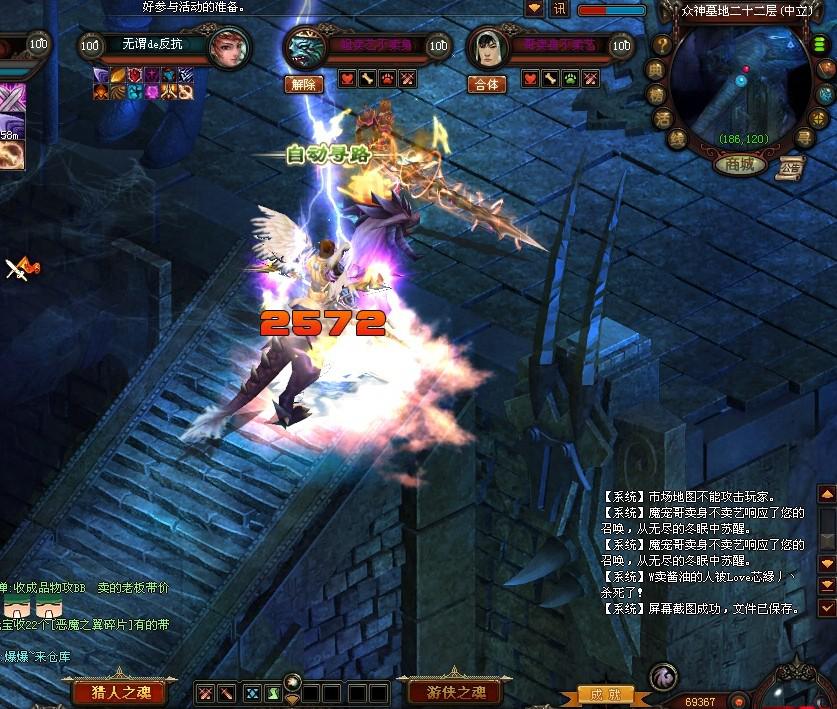Open the 活 activity button

662,117
